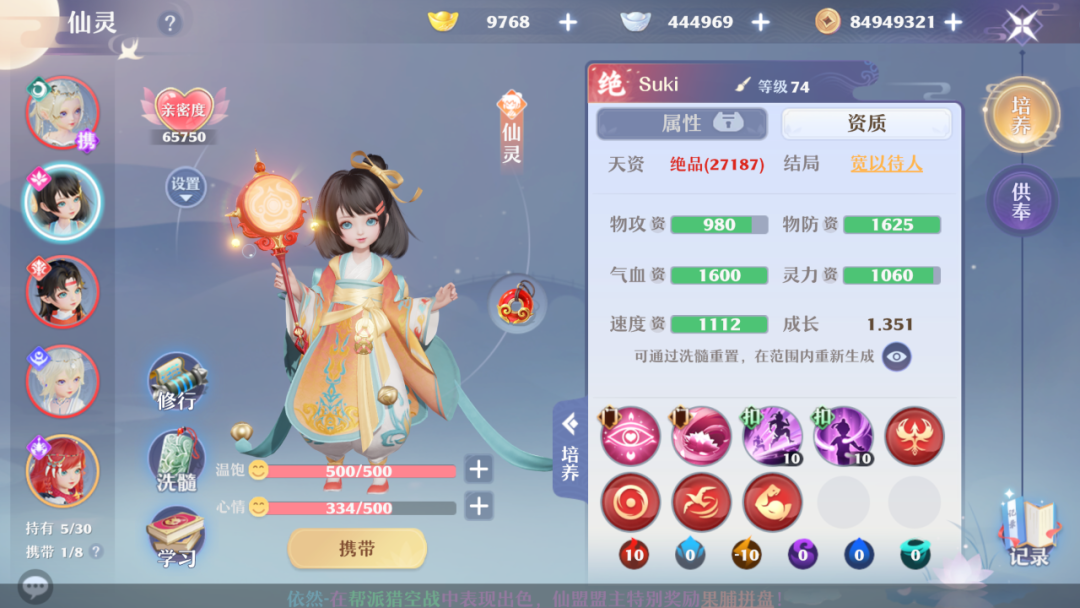
Task: Open the chat bubble
Action: click(x=35, y=586)
